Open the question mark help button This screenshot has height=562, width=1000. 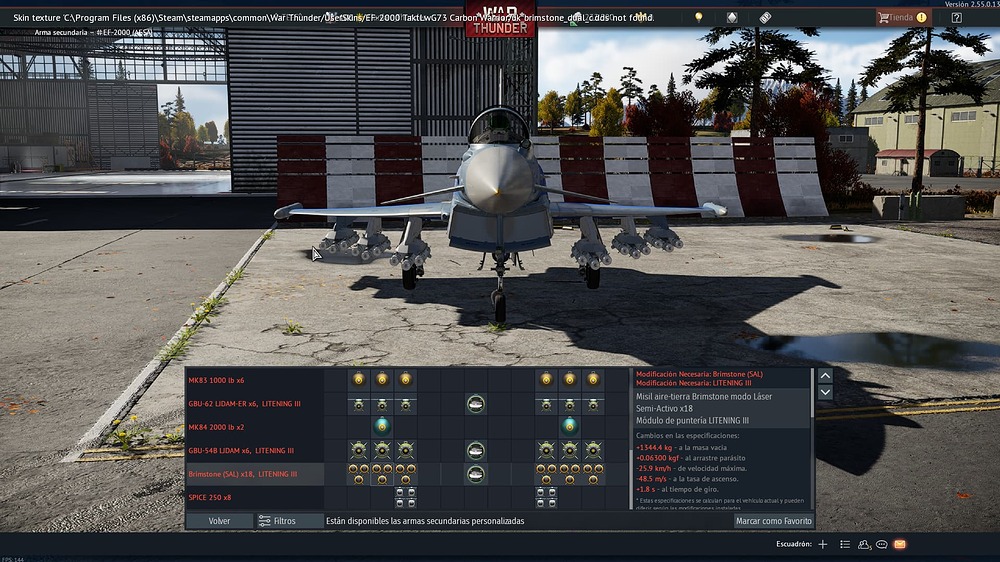click(956, 17)
